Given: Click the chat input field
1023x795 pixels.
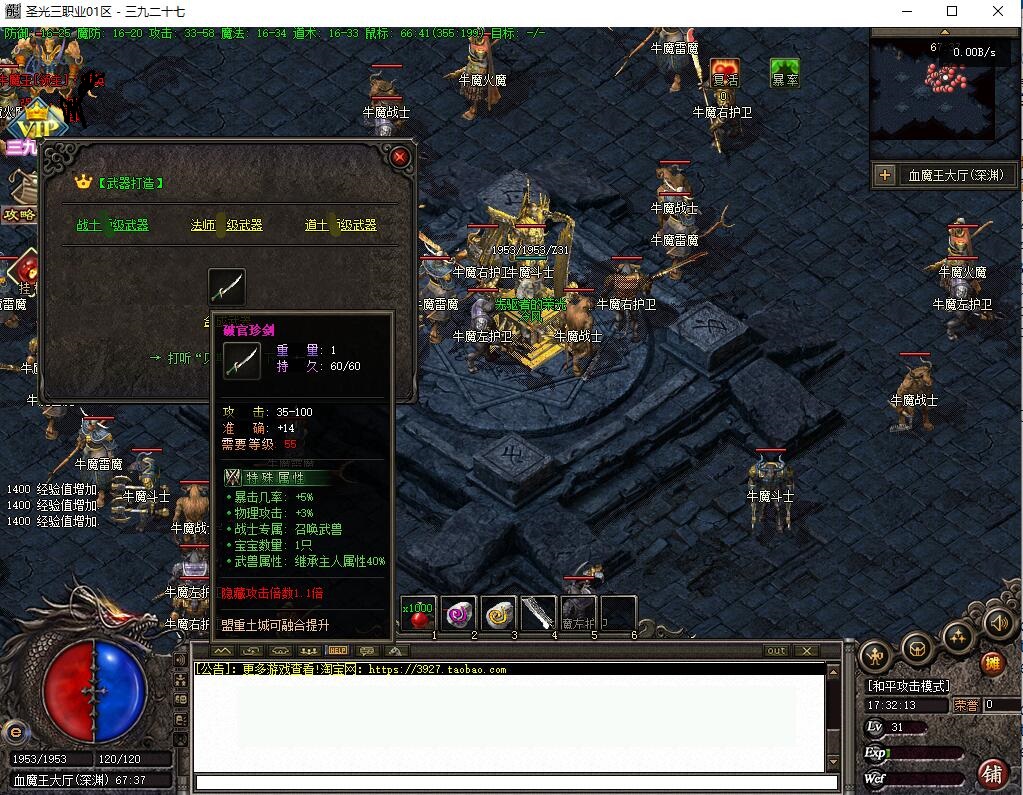Looking at the screenshot, I should tap(515, 782).
